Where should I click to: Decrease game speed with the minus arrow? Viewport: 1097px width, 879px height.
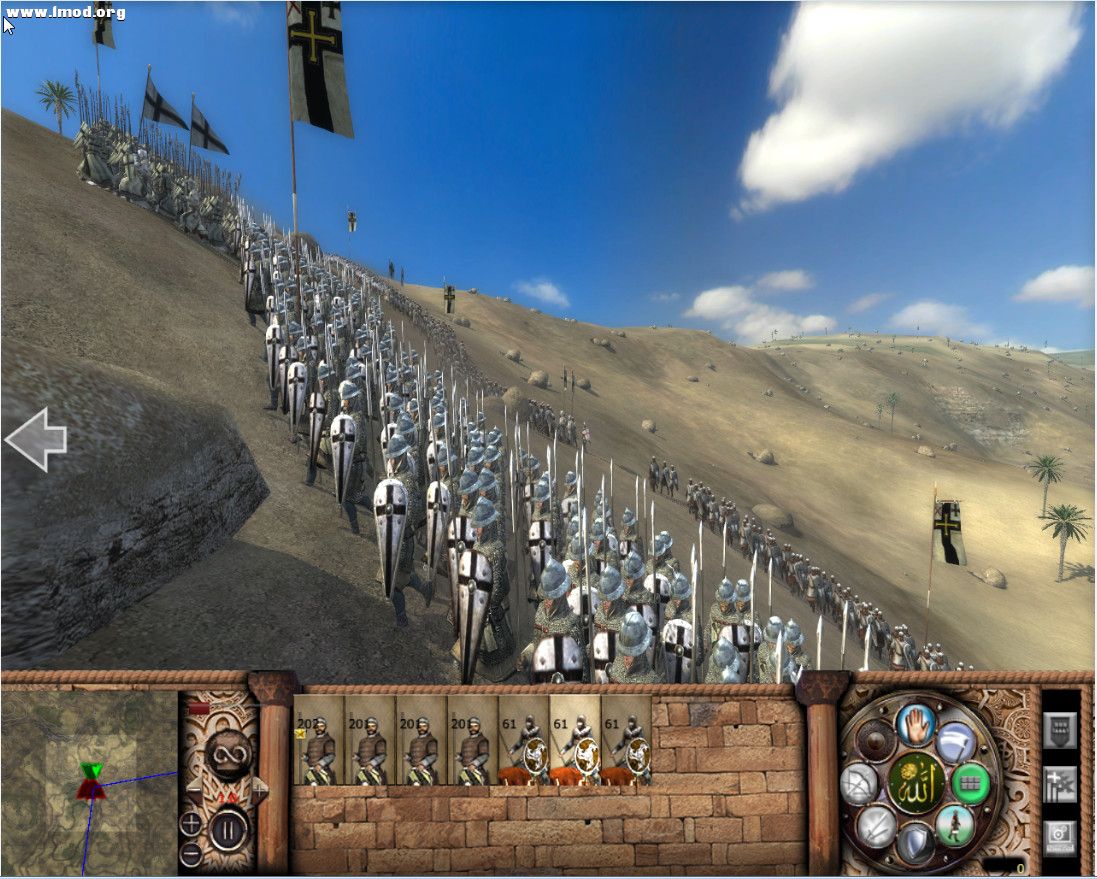pyautogui.click(x=196, y=789)
